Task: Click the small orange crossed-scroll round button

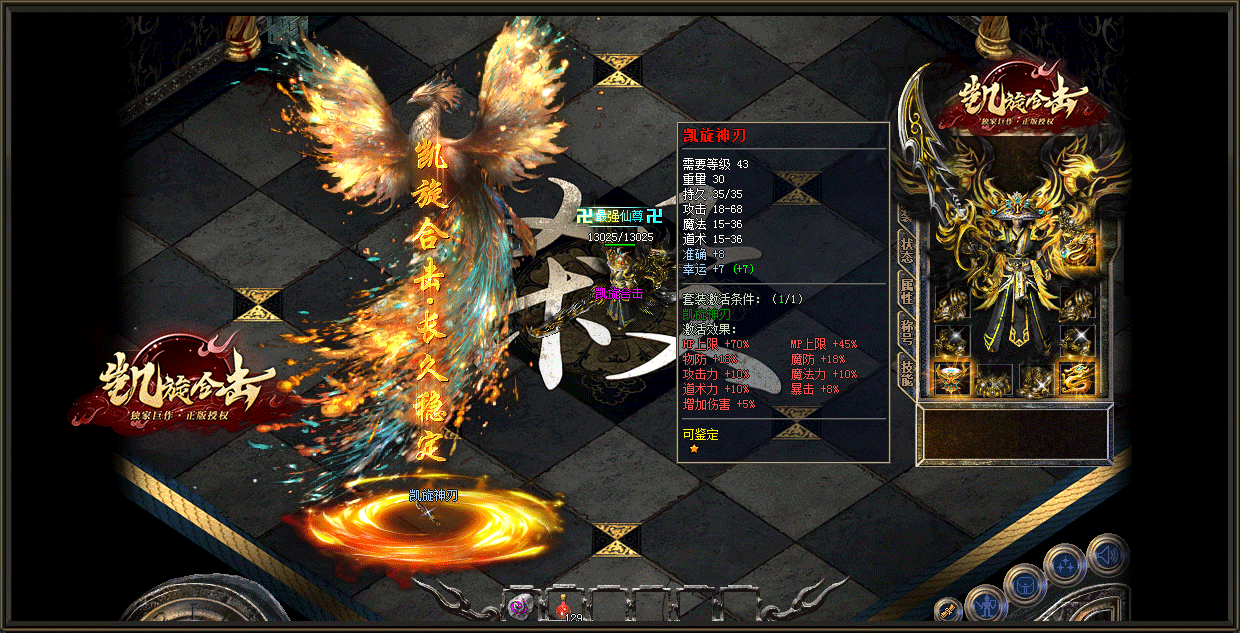Action: pyautogui.click(x=947, y=610)
